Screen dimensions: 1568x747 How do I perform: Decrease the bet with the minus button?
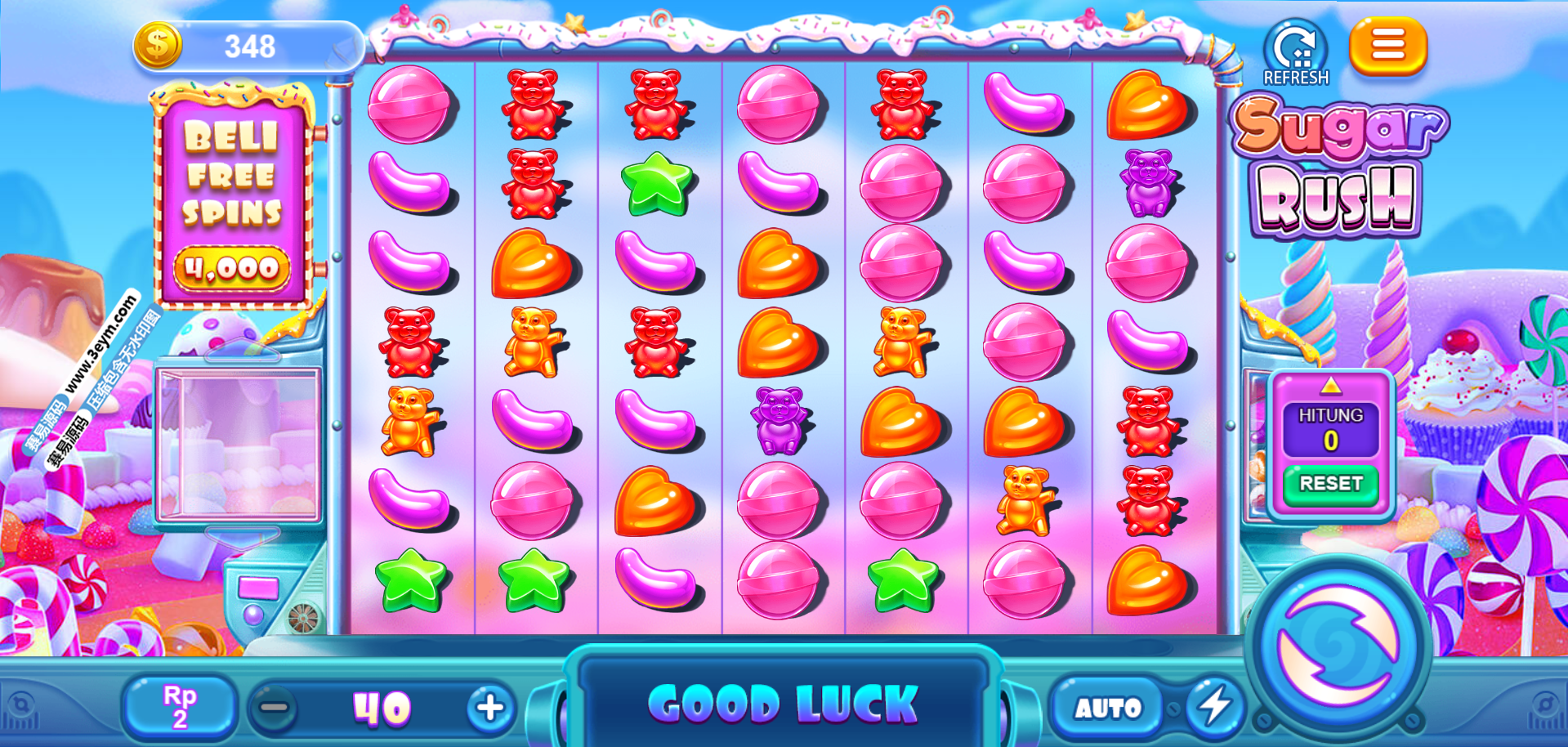tap(275, 708)
